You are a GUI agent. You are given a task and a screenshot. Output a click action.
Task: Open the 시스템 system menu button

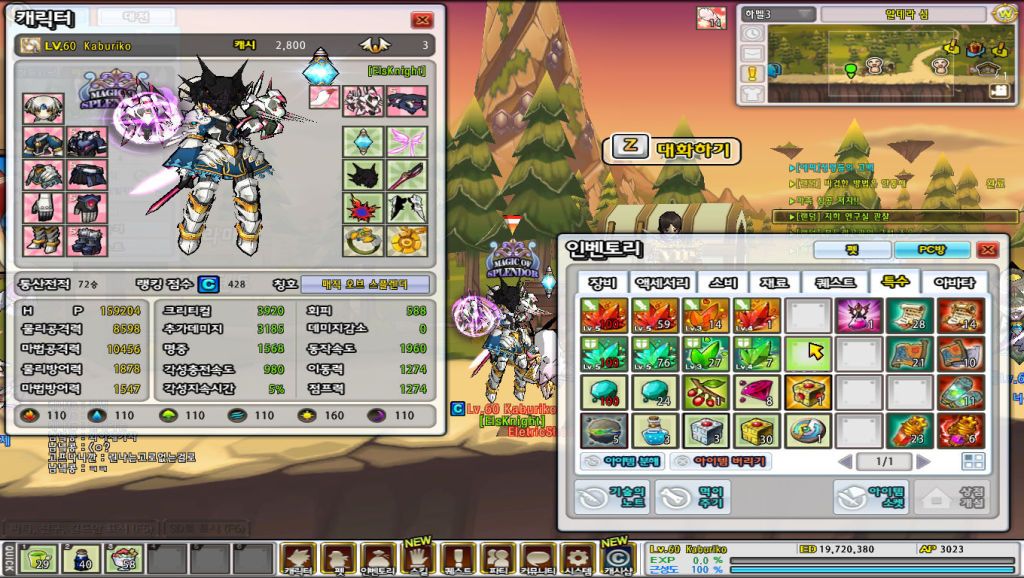click(578, 558)
